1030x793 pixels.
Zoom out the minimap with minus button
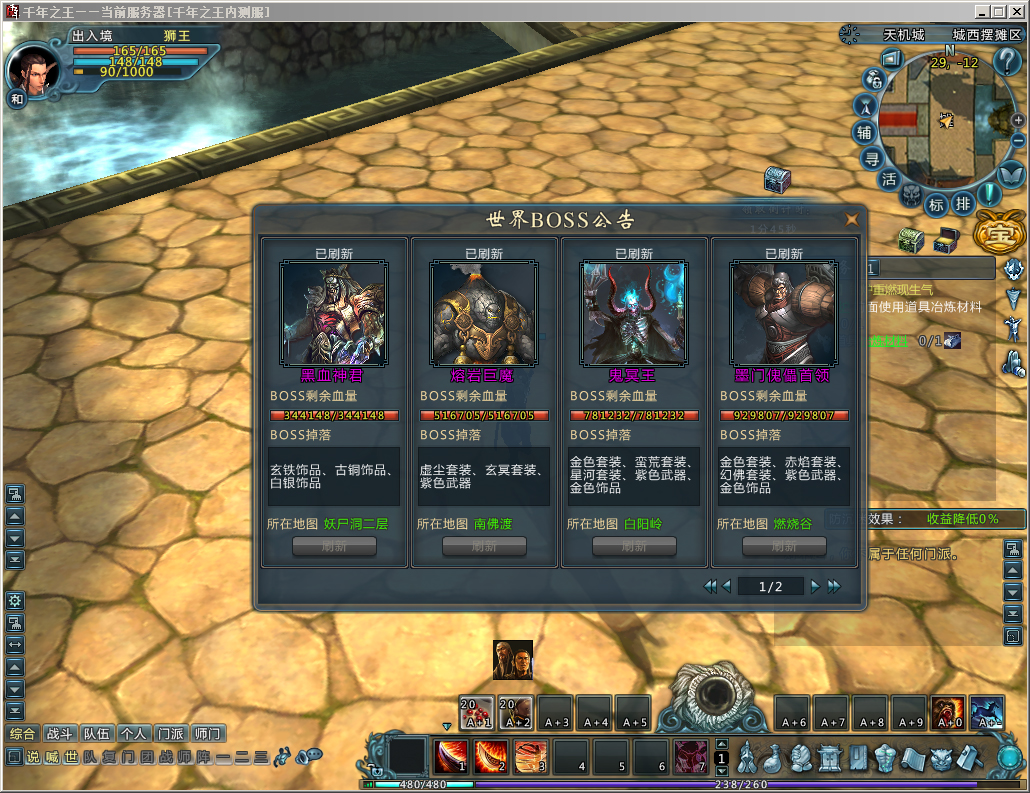point(1018,140)
